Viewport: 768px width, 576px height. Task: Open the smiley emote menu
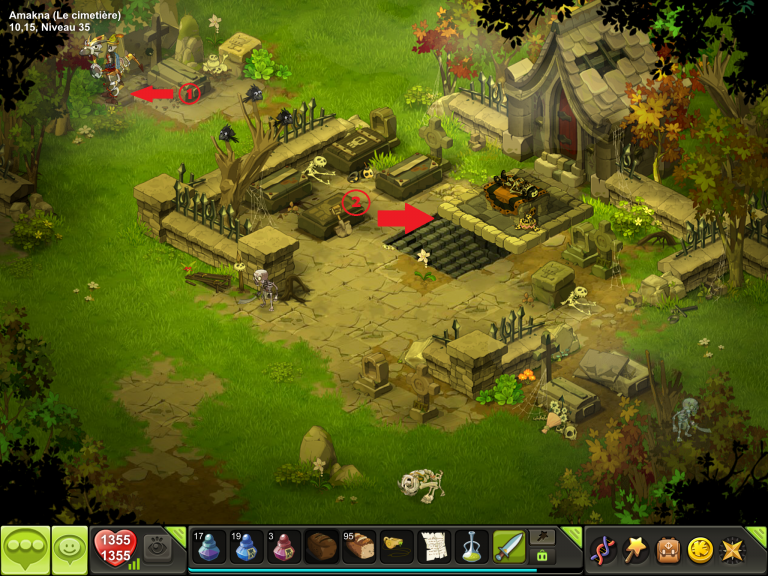tap(69, 549)
